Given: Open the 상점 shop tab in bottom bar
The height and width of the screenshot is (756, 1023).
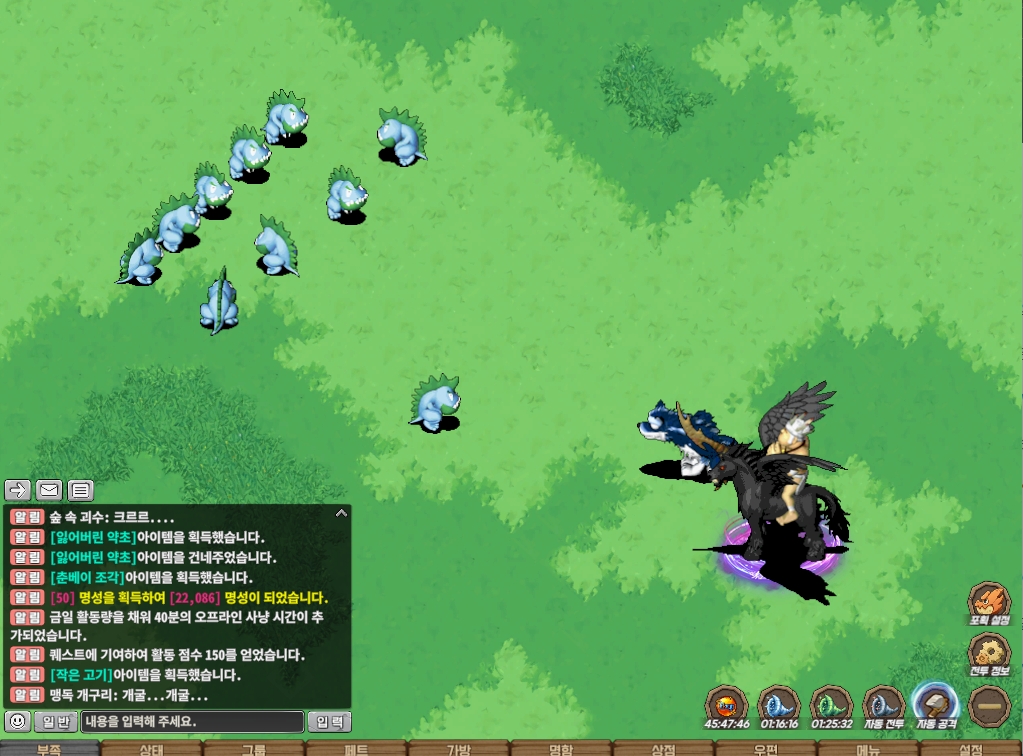Looking at the screenshot, I should (663, 749).
